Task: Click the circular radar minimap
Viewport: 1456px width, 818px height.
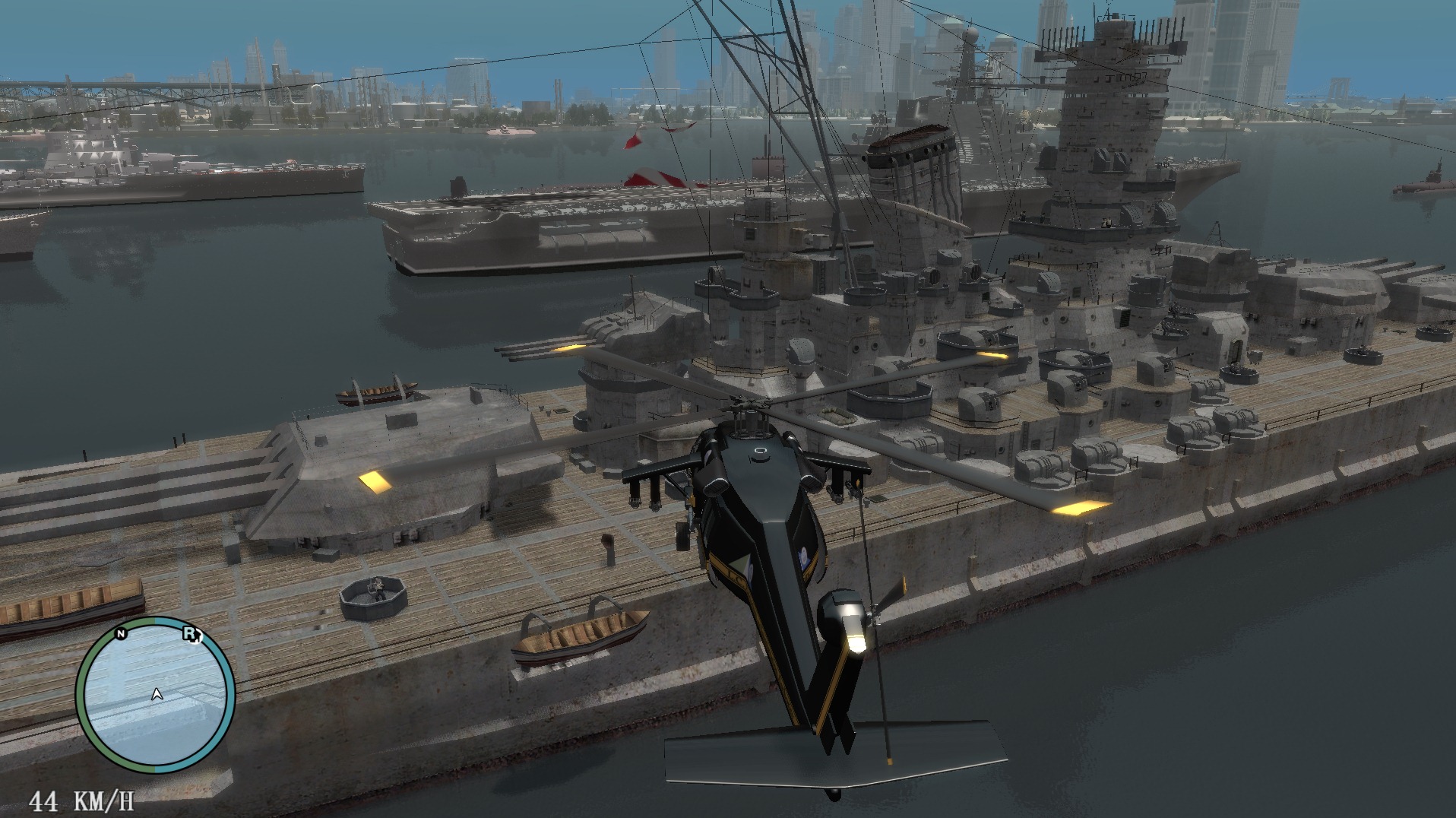Action: pyautogui.click(x=155, y=694)
